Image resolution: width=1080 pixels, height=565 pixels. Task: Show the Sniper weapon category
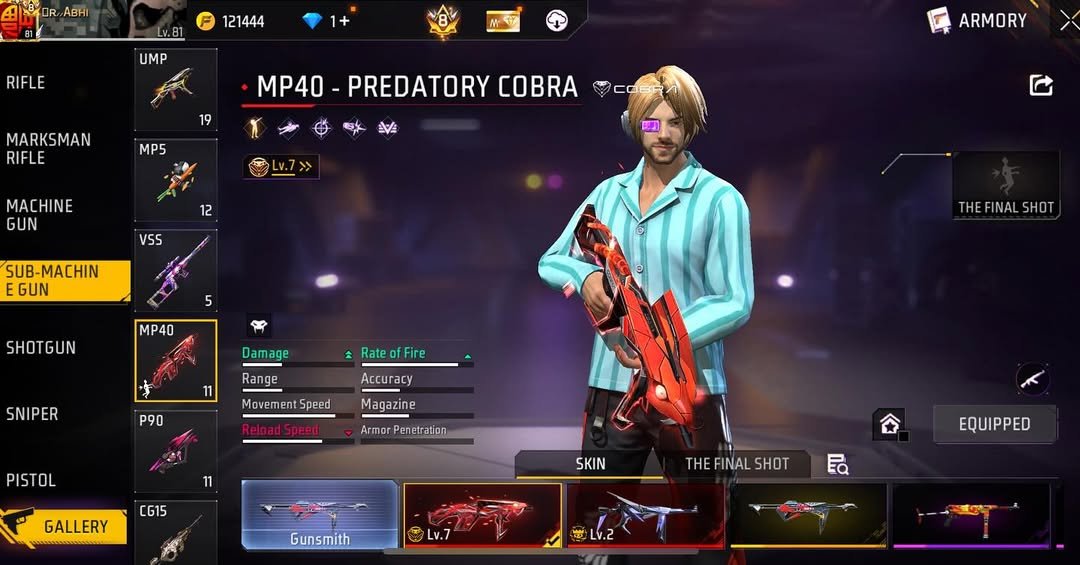[32, 414]
